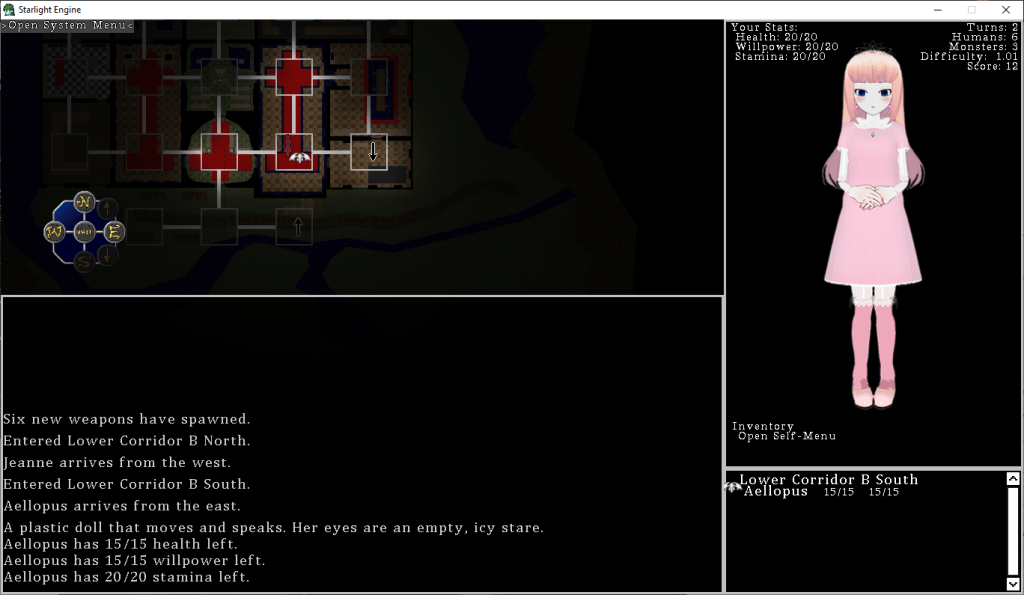Open the Self-Menu
The height and width of the screenshot is (595, 1024).
786,436
